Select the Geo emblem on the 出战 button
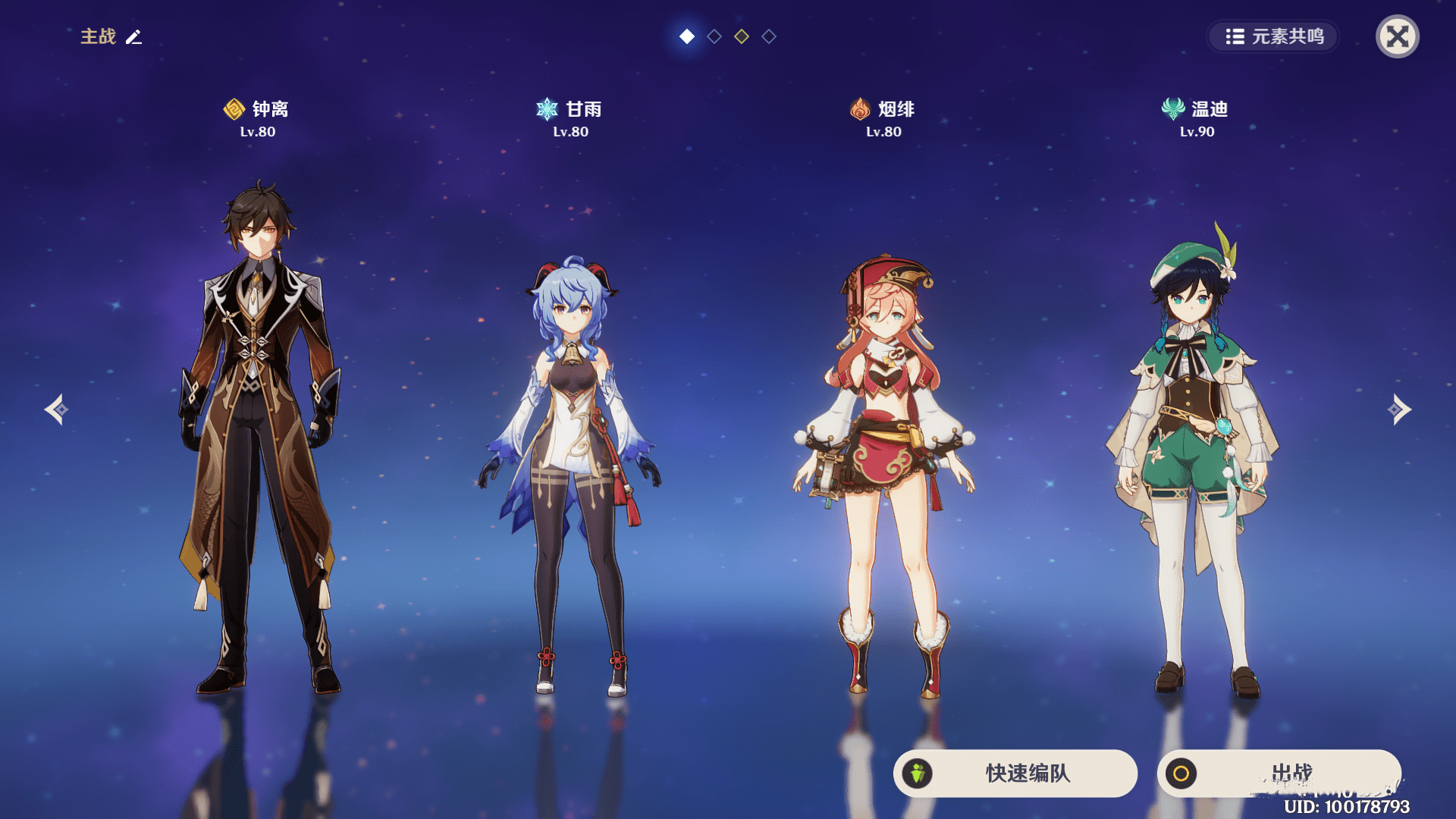 point(1183,774)
